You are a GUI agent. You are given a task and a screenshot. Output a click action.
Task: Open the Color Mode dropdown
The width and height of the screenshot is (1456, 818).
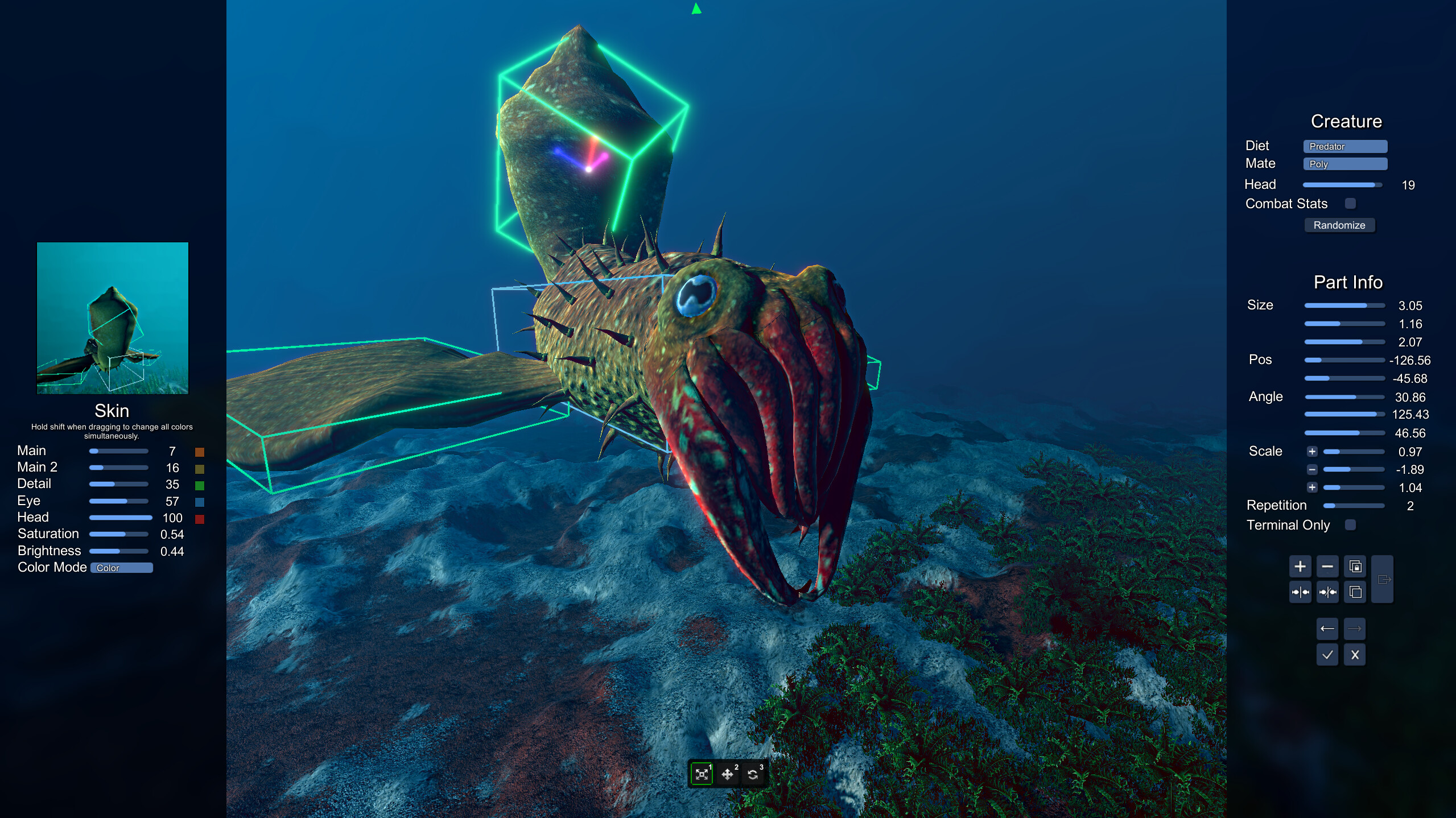pos(121,567)
